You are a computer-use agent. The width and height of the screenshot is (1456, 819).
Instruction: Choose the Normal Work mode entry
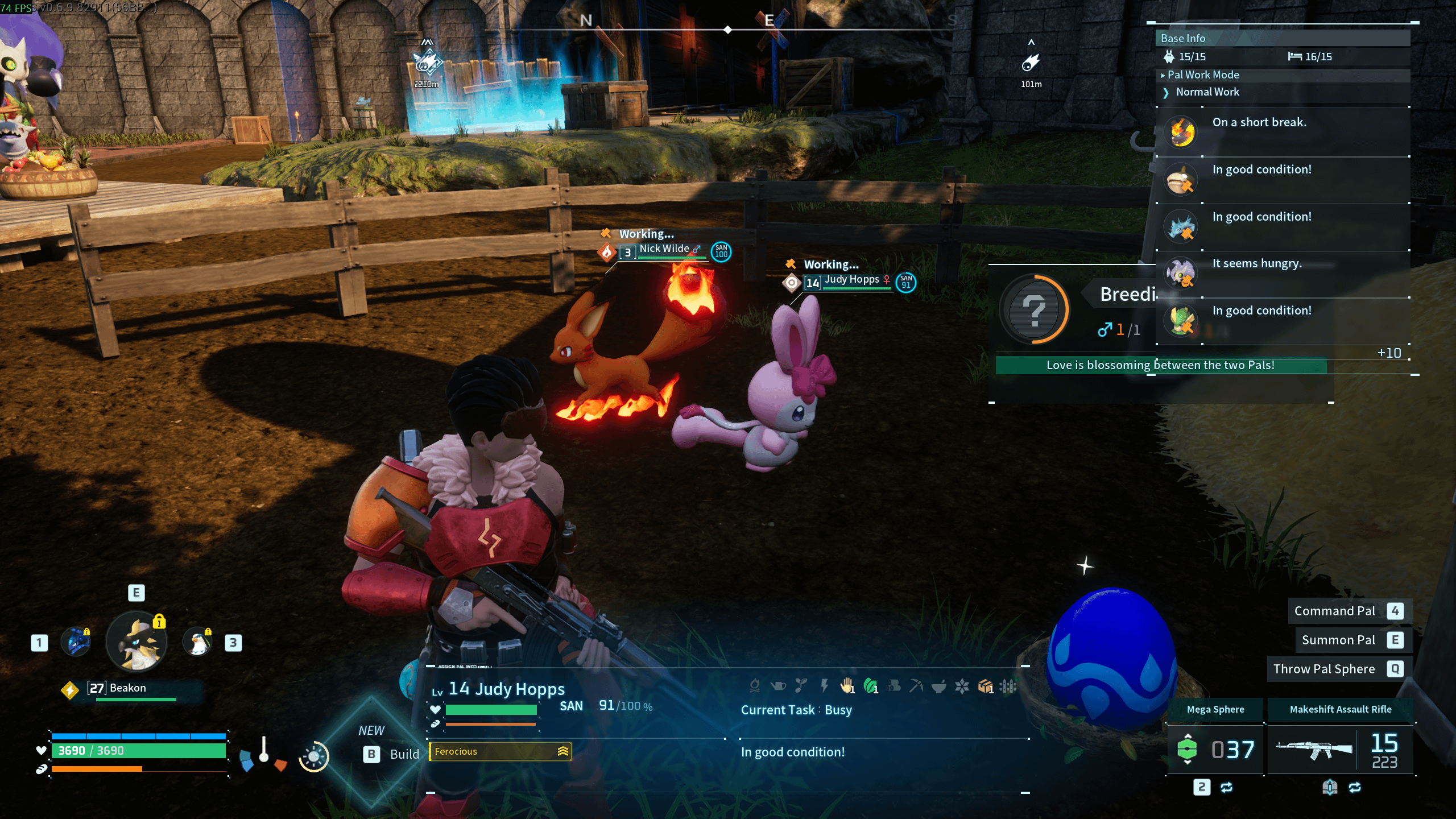click(1207, 92)
